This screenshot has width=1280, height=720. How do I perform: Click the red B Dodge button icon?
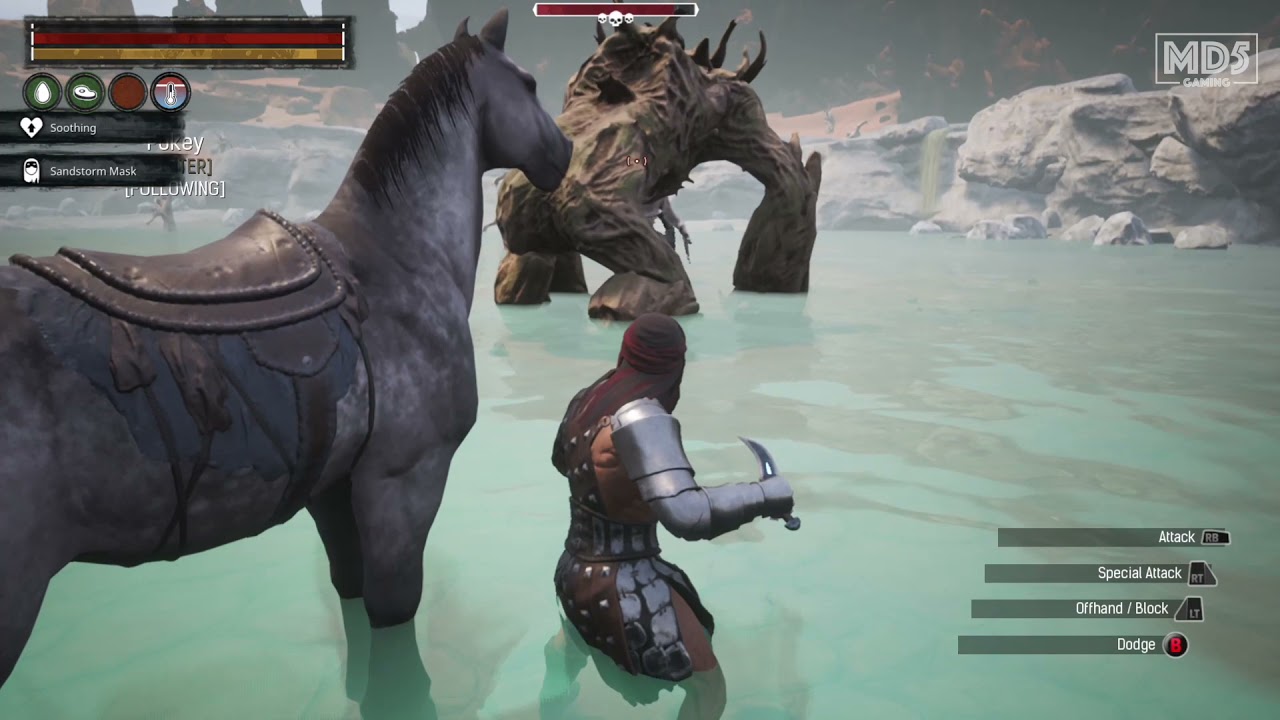1175,645
